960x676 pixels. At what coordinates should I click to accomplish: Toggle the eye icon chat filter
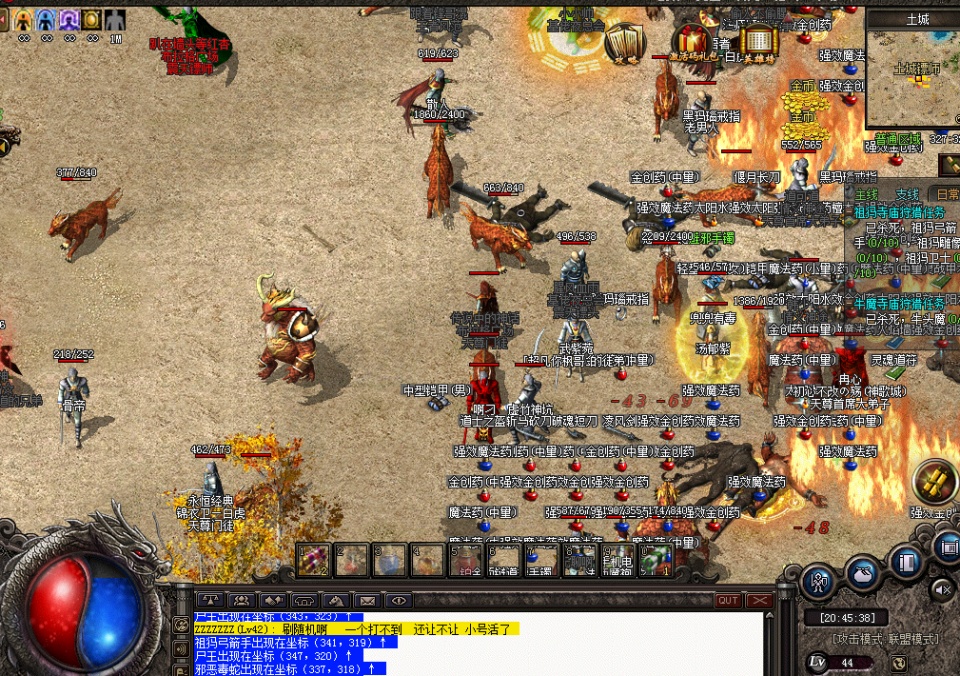click(x=398, y=601)
